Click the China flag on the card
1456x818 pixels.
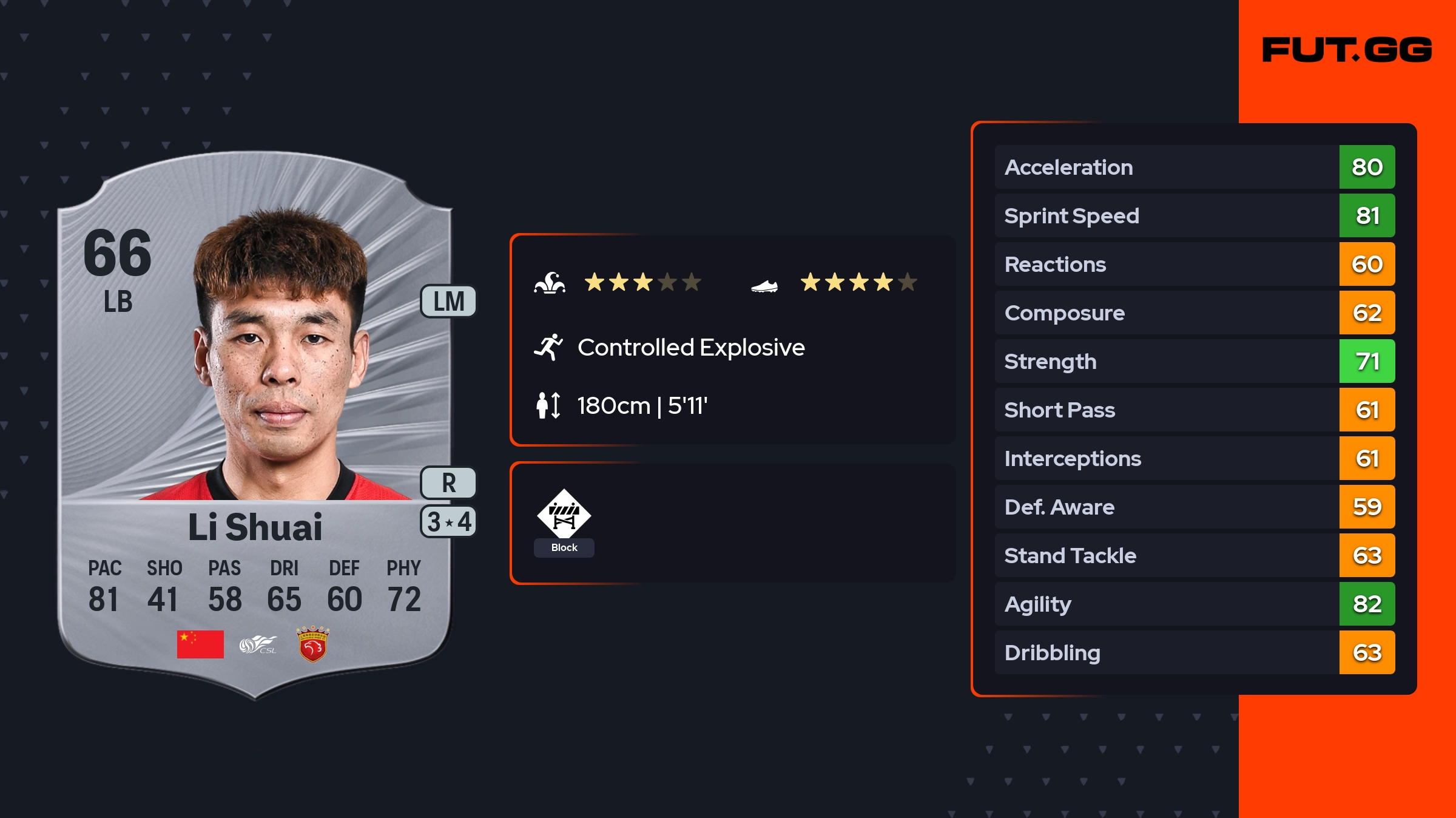point(200,644)
